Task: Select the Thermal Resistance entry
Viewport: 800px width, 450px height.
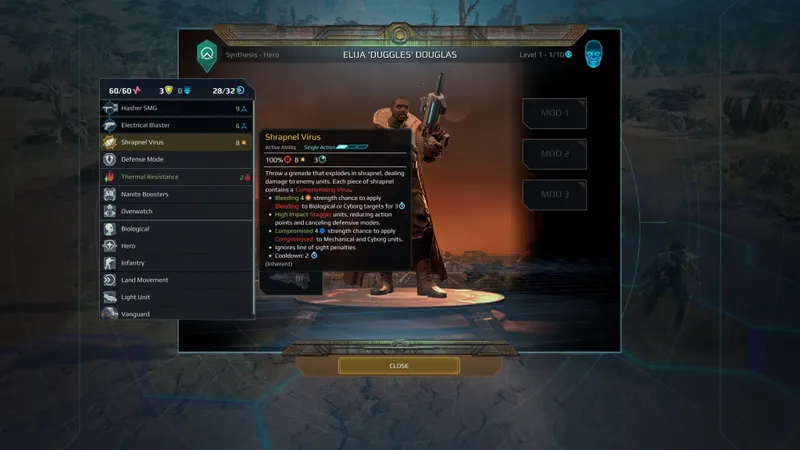Action: [x=175, y=177]
